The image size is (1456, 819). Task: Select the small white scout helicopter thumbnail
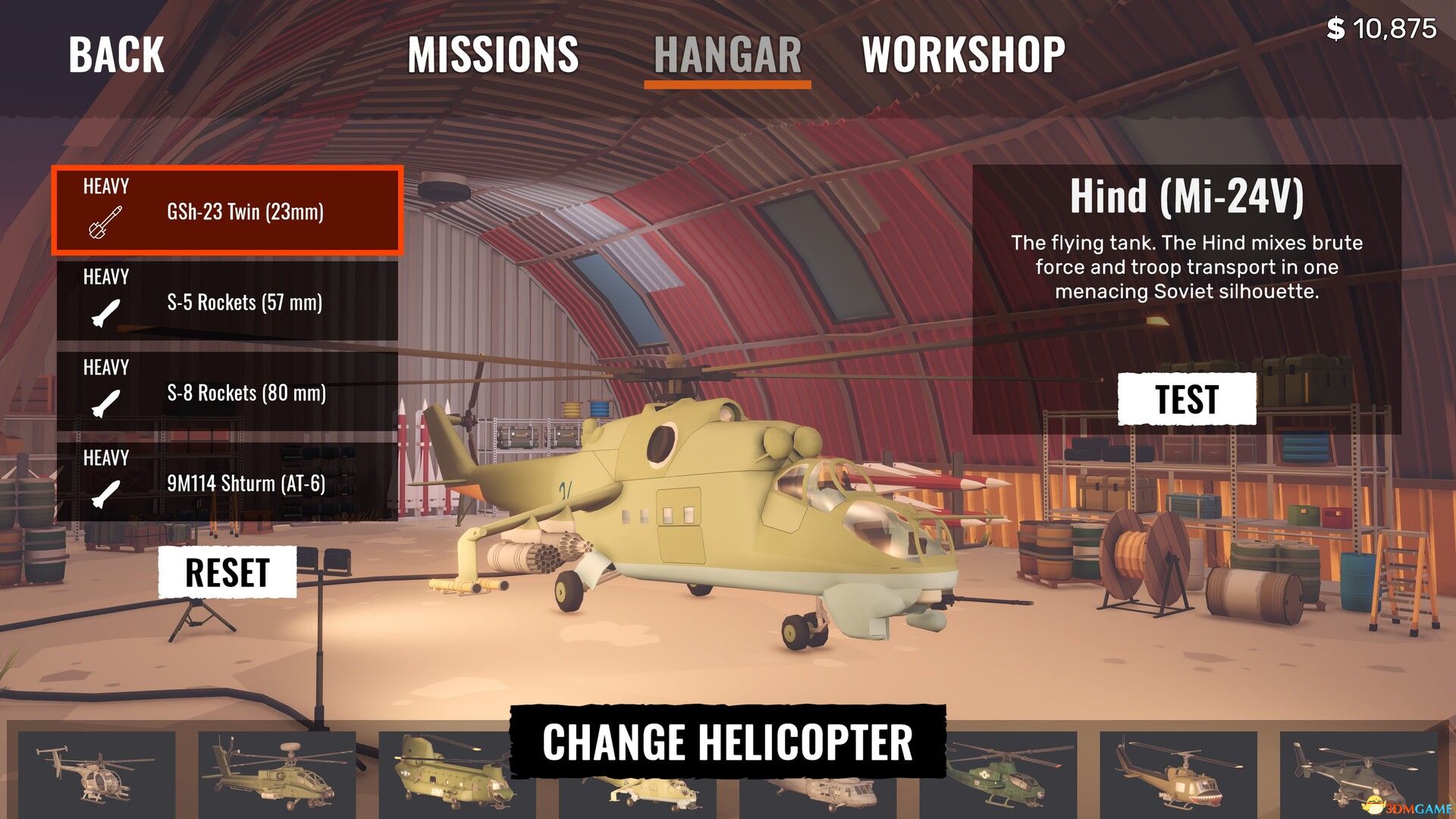tap(96, 773)
